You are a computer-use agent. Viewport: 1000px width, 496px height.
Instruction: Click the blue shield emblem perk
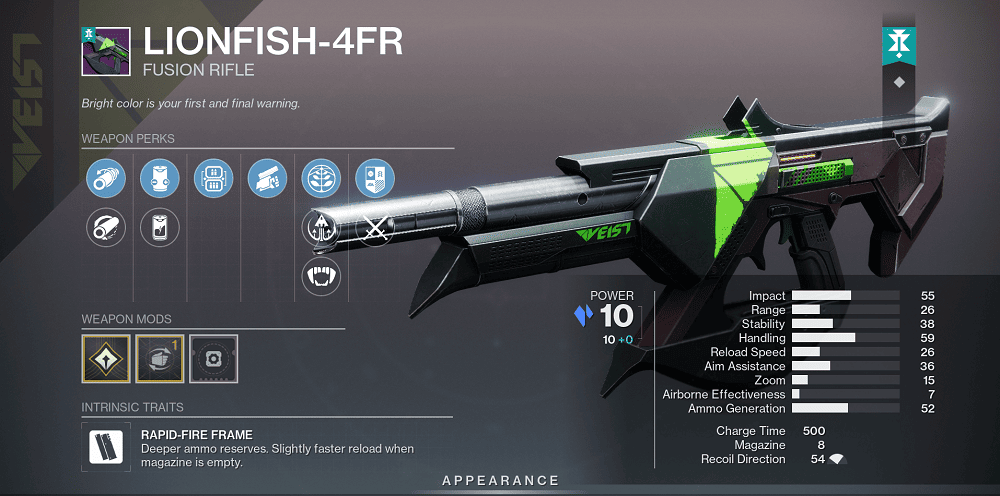tap(375, 178)
